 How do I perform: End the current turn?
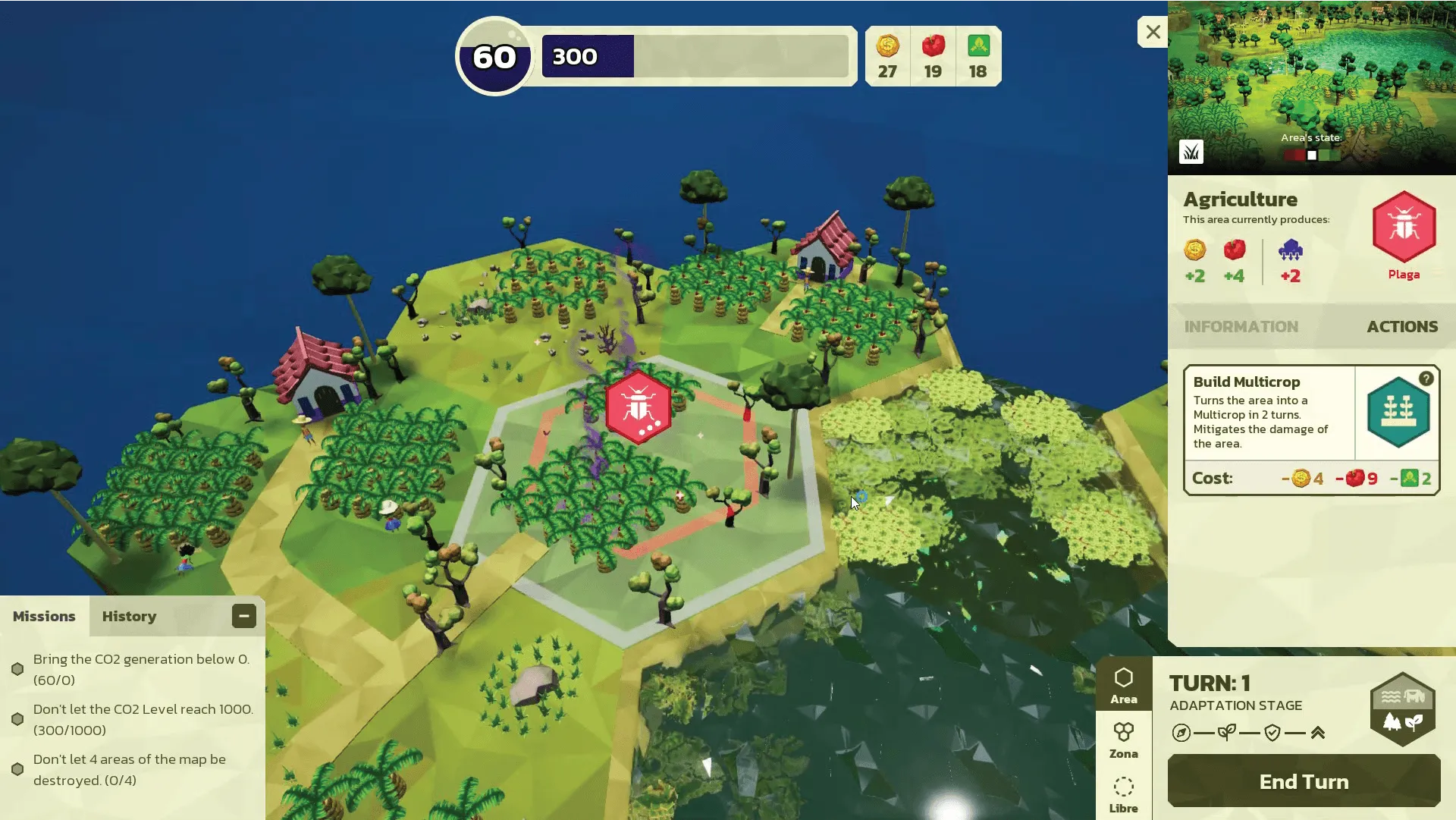(x=1304, y=781)
